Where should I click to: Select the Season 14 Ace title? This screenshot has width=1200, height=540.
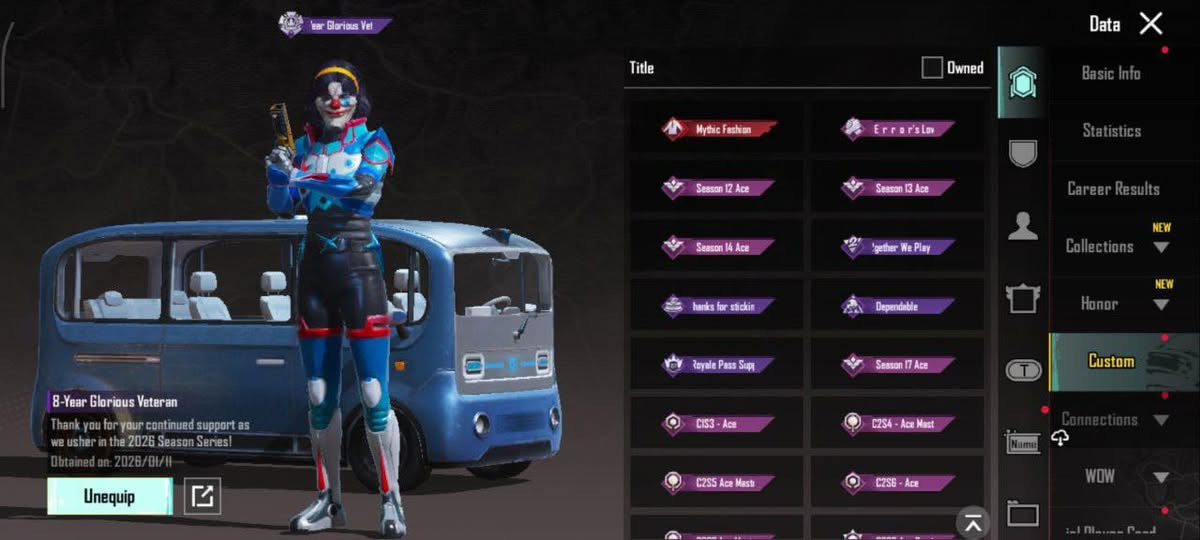pyautogui.click(x=718, y=247)
